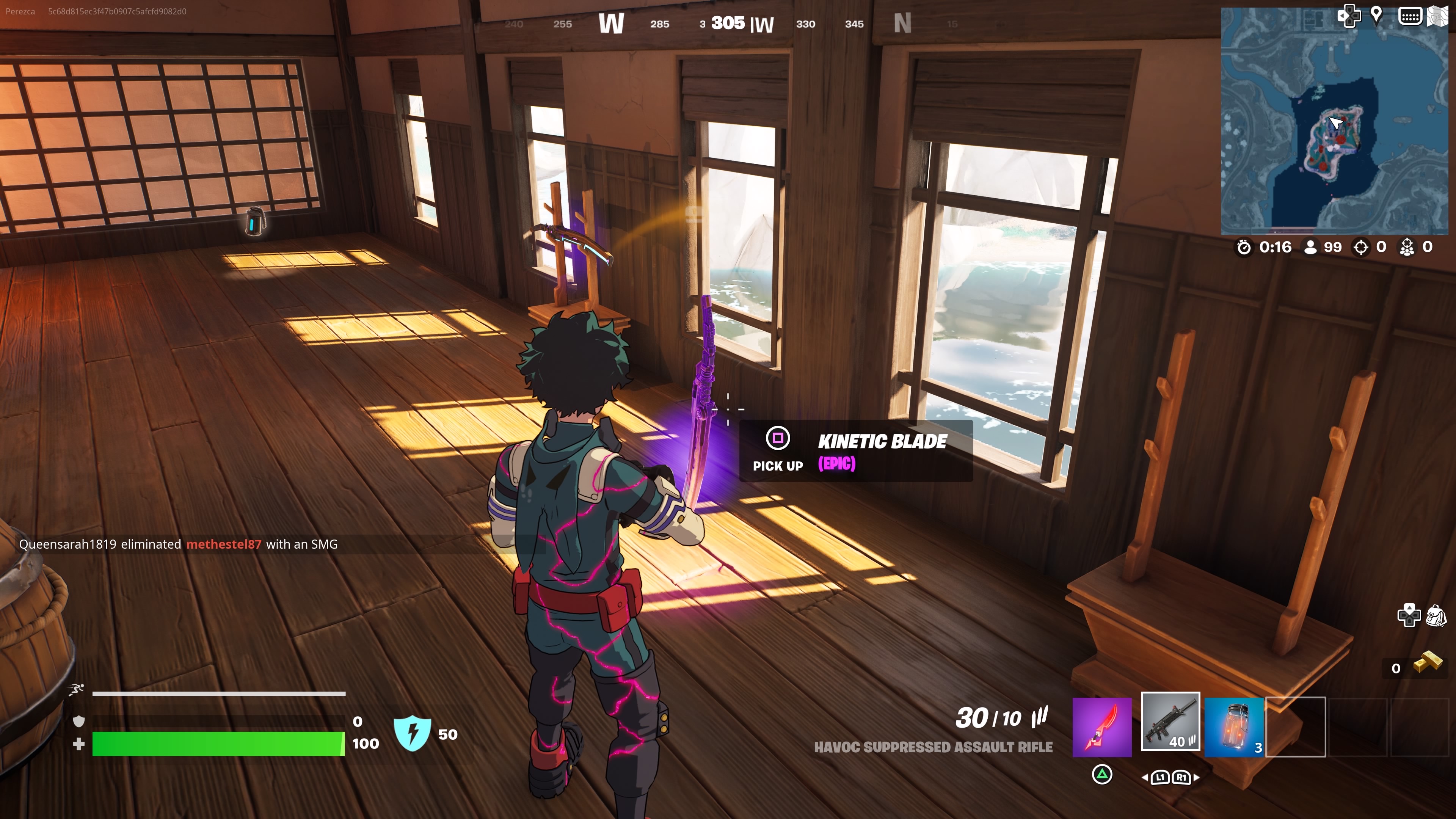This screenshot has width=1456, height=819.
Task: Click the emote wheel d-pad icon top right
Action: 1350,16
